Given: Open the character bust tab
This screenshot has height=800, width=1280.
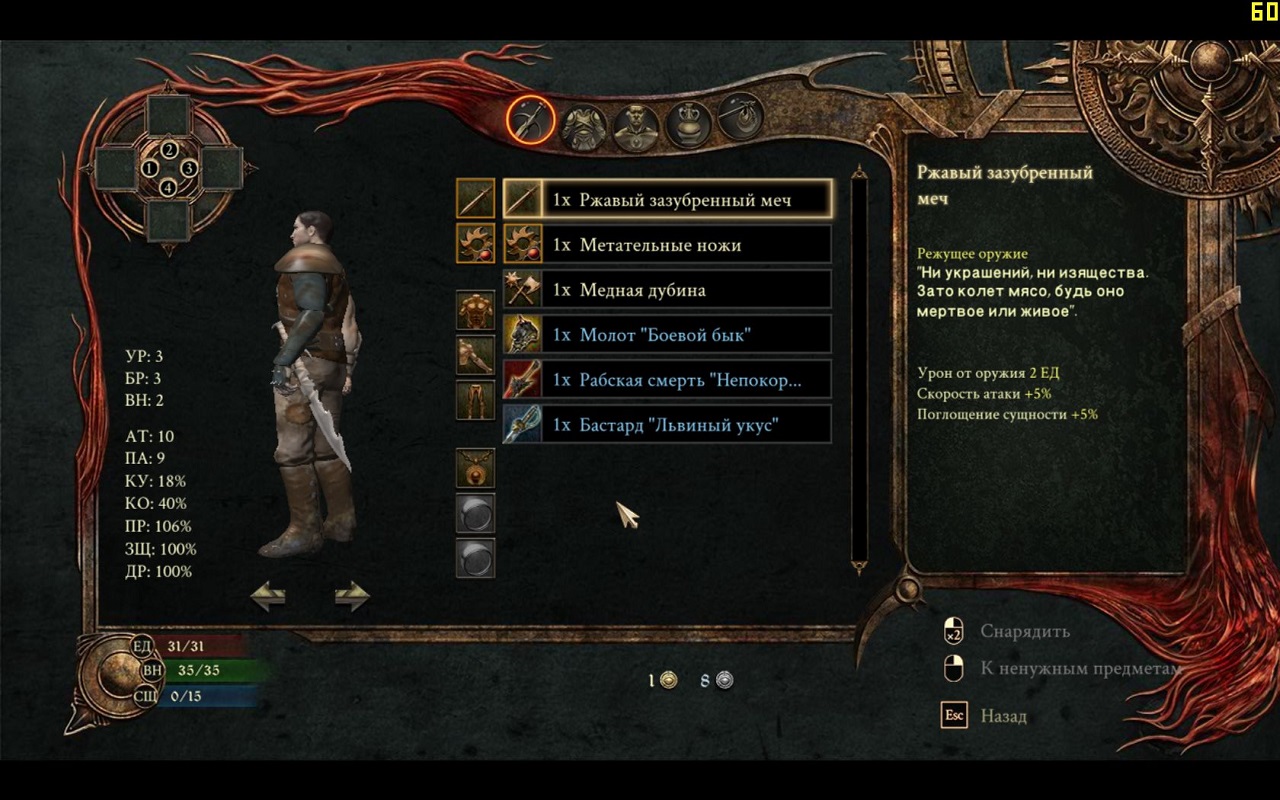Looking at the screenshot, I should [x=636, y=127].
